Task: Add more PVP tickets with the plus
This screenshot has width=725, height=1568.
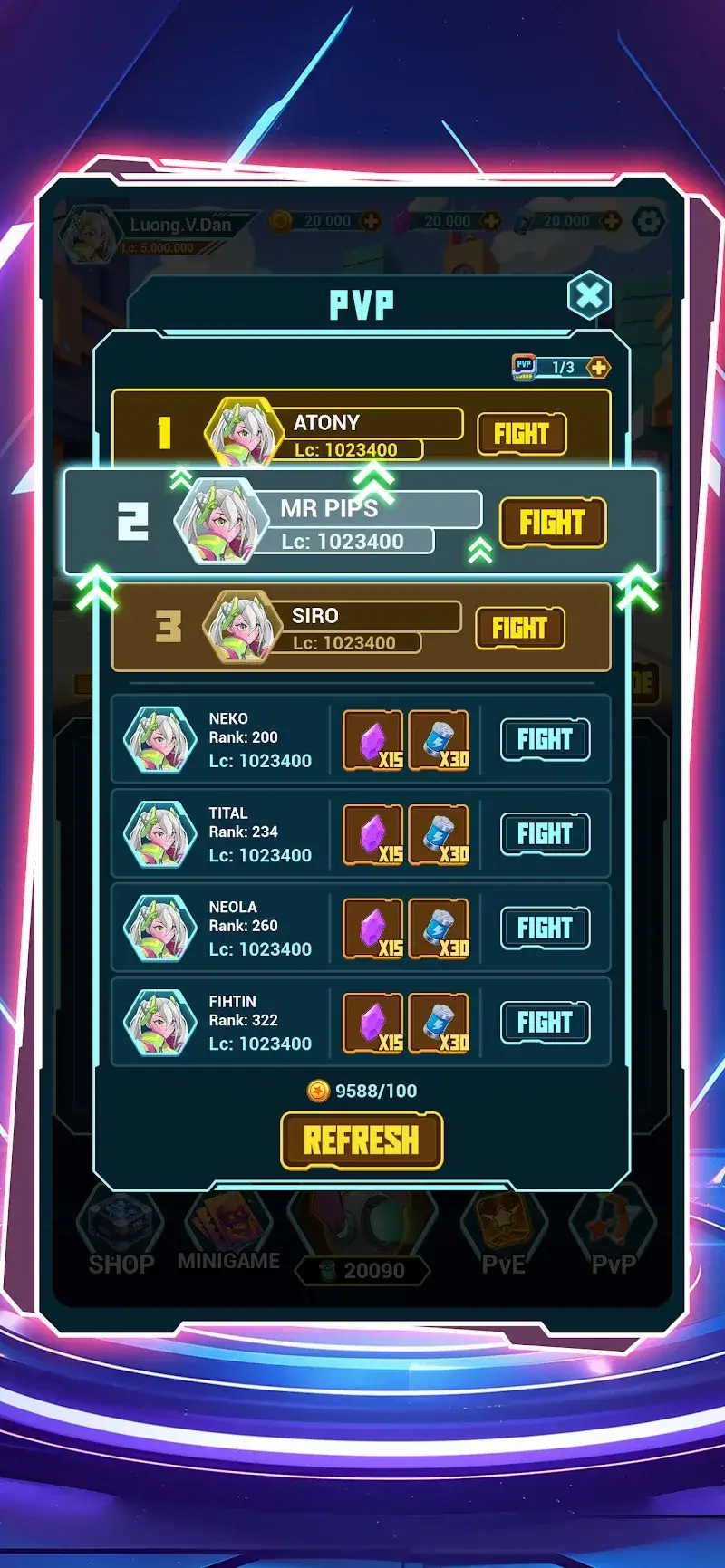Action: (x=598, y=368)
